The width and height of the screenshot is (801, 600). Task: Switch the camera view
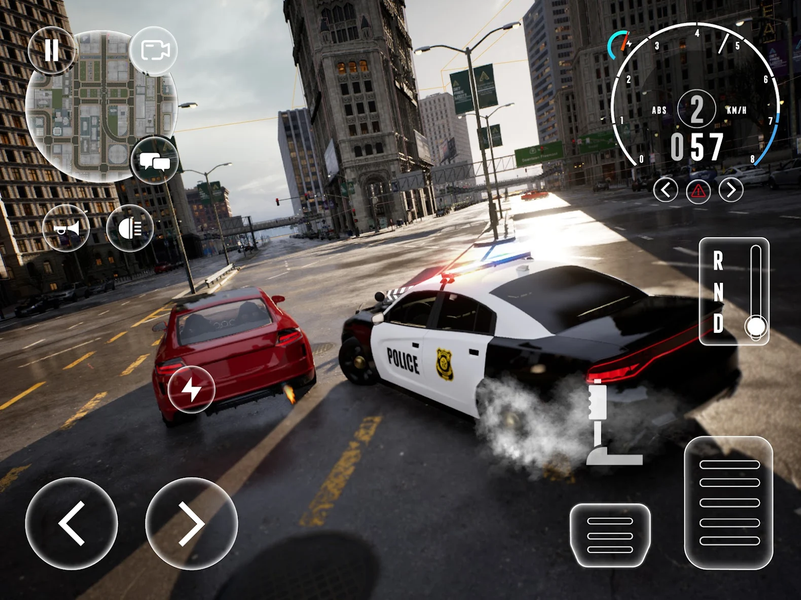(153, 51)
